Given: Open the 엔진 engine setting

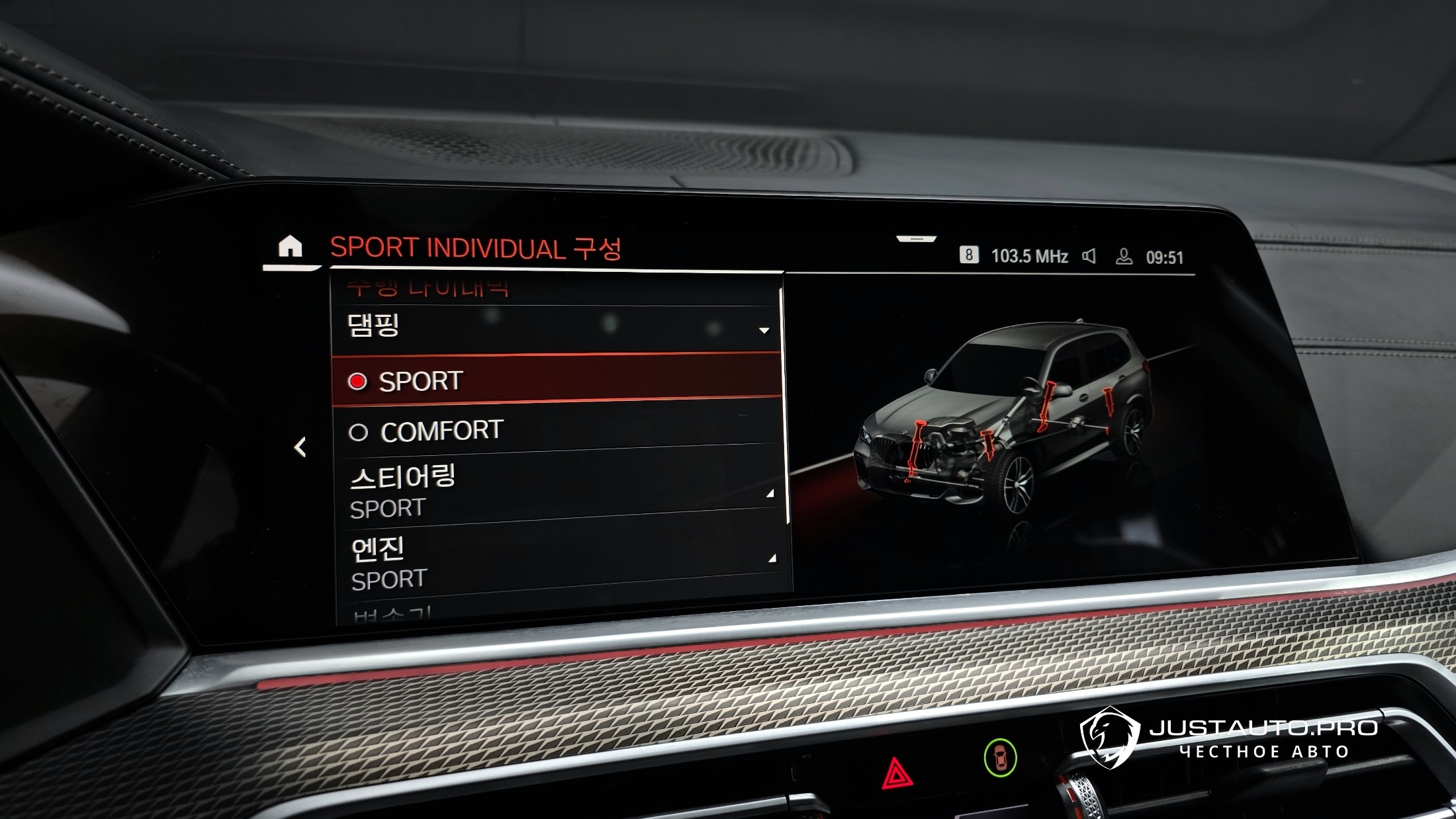Looking at the screenshot, I should point(556,562).
